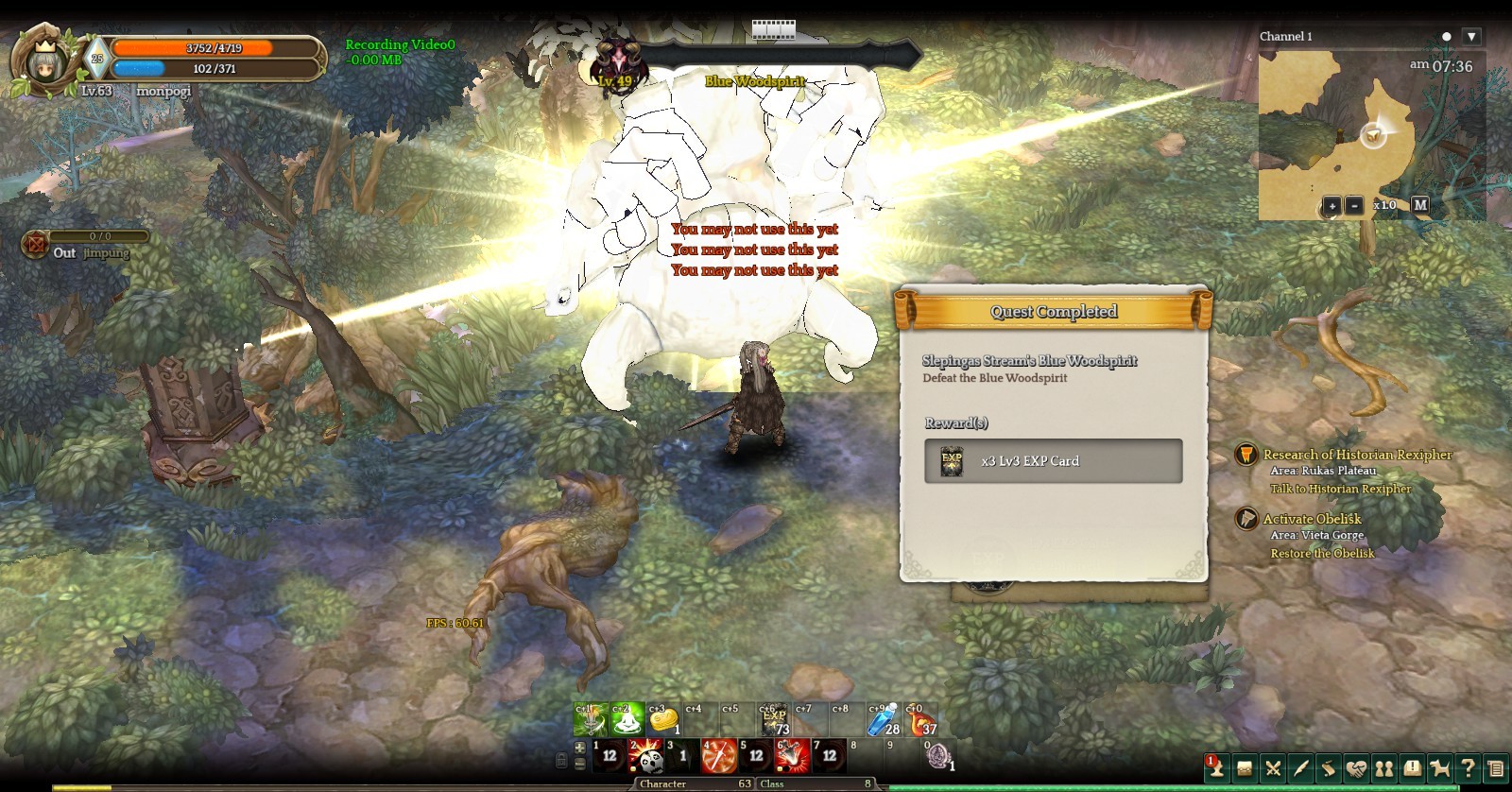
Task: Activate the skull explosion skill
Action: coord(646,756)
